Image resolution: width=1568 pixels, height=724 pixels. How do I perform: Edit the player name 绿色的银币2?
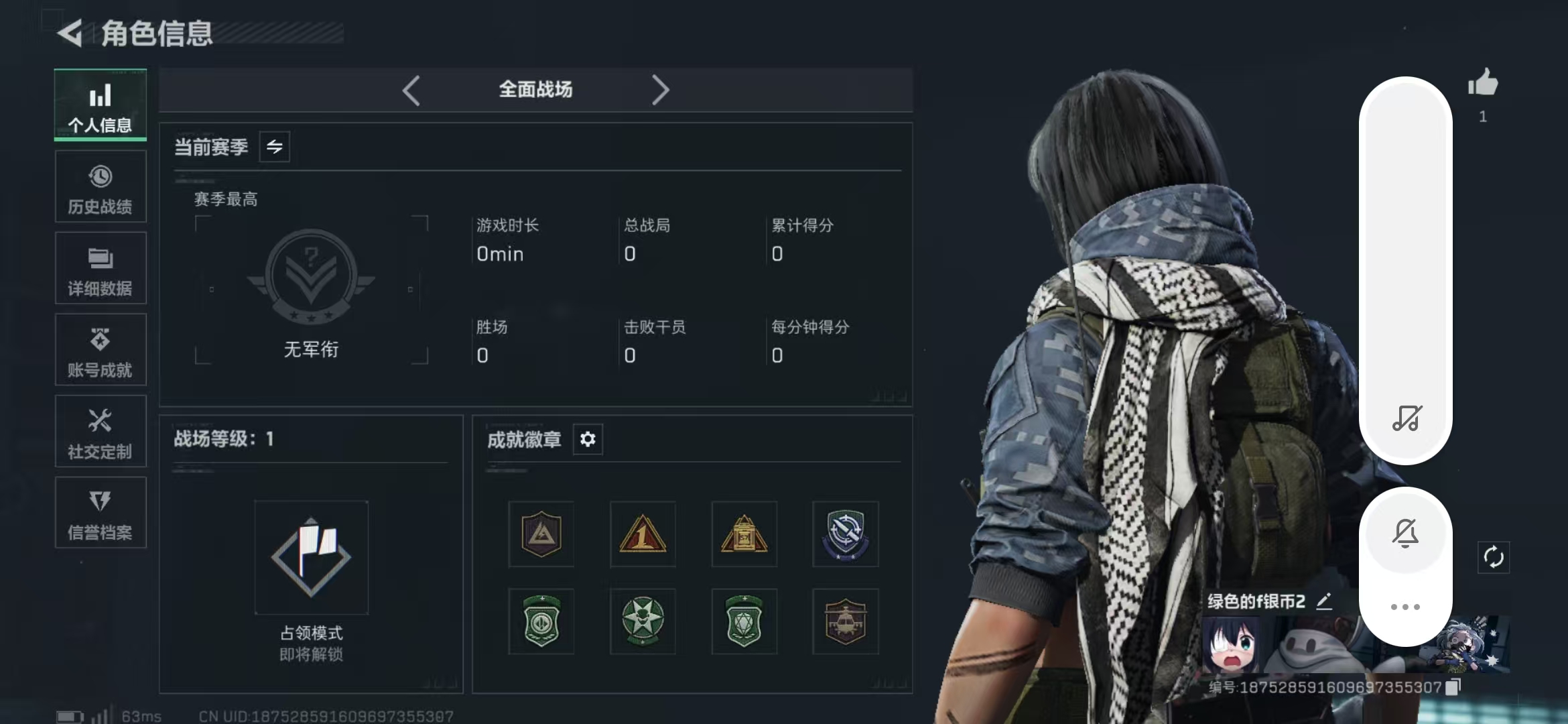pos(1324,601)
